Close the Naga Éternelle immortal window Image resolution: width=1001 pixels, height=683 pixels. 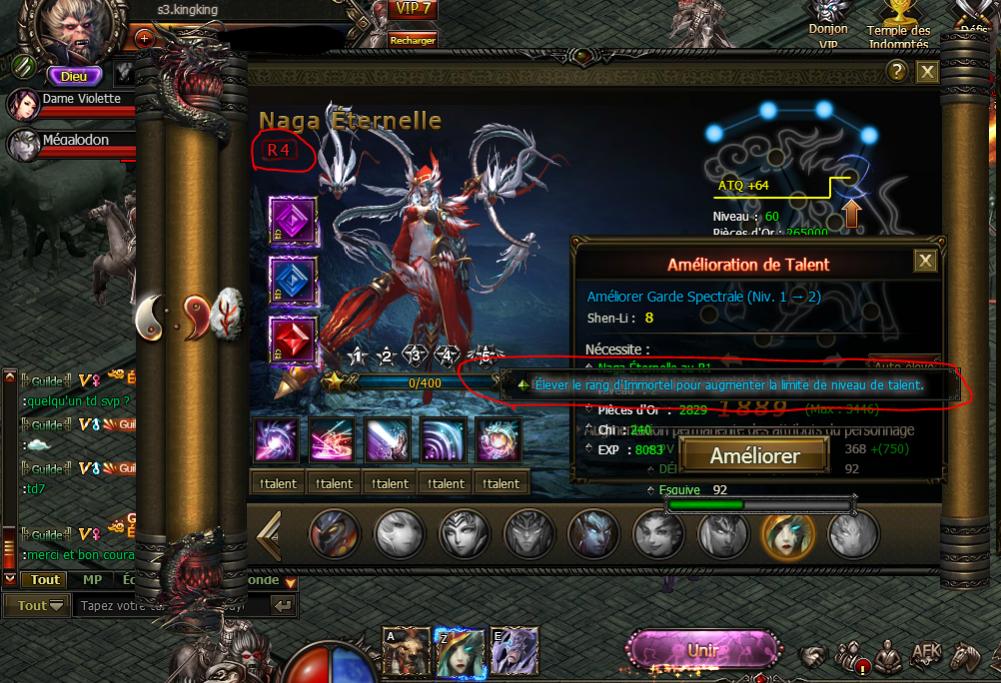pos(927,71)
